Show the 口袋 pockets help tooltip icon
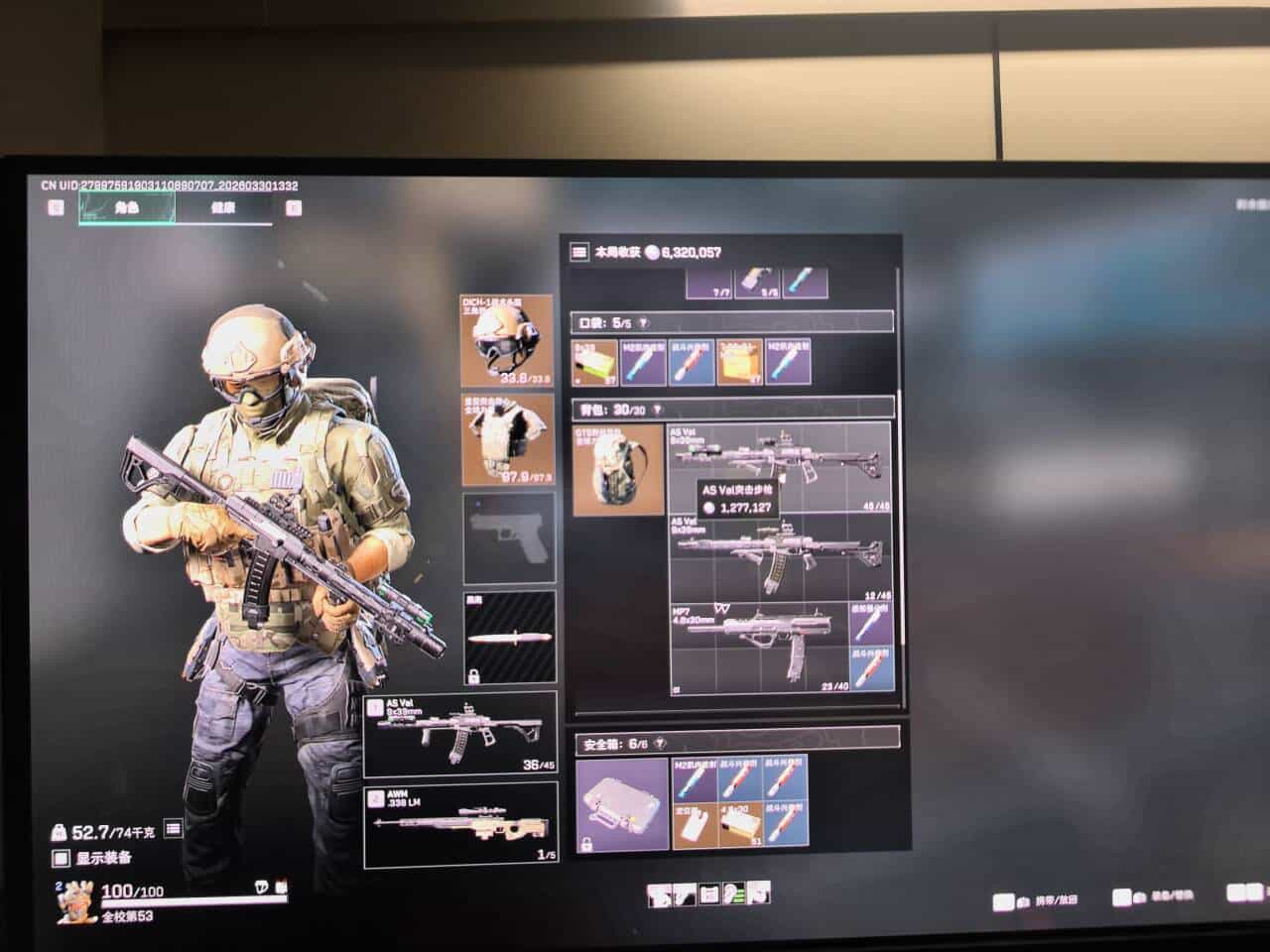 pos(643,322)
